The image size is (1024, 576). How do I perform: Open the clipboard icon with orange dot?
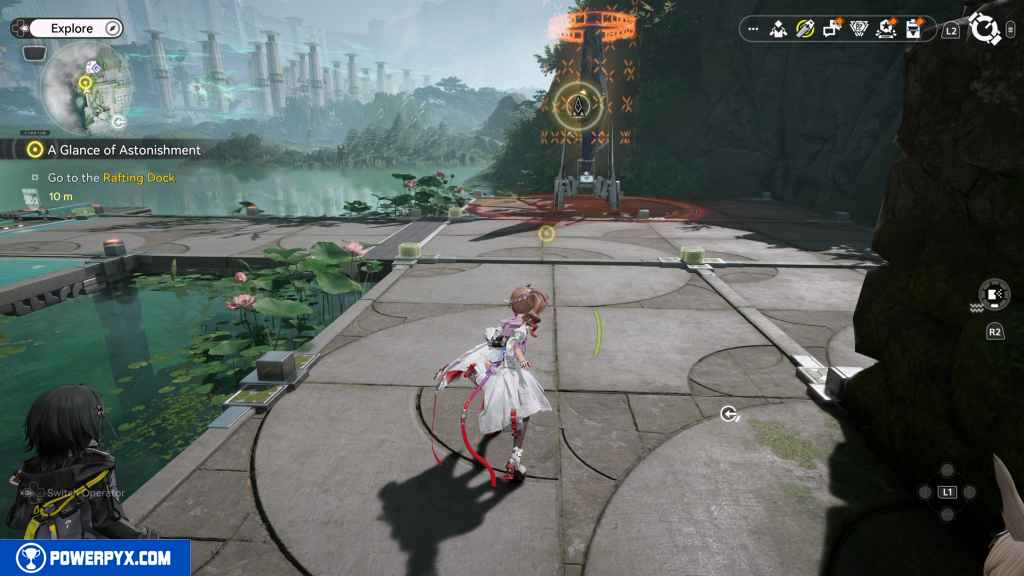pos(912,30)
